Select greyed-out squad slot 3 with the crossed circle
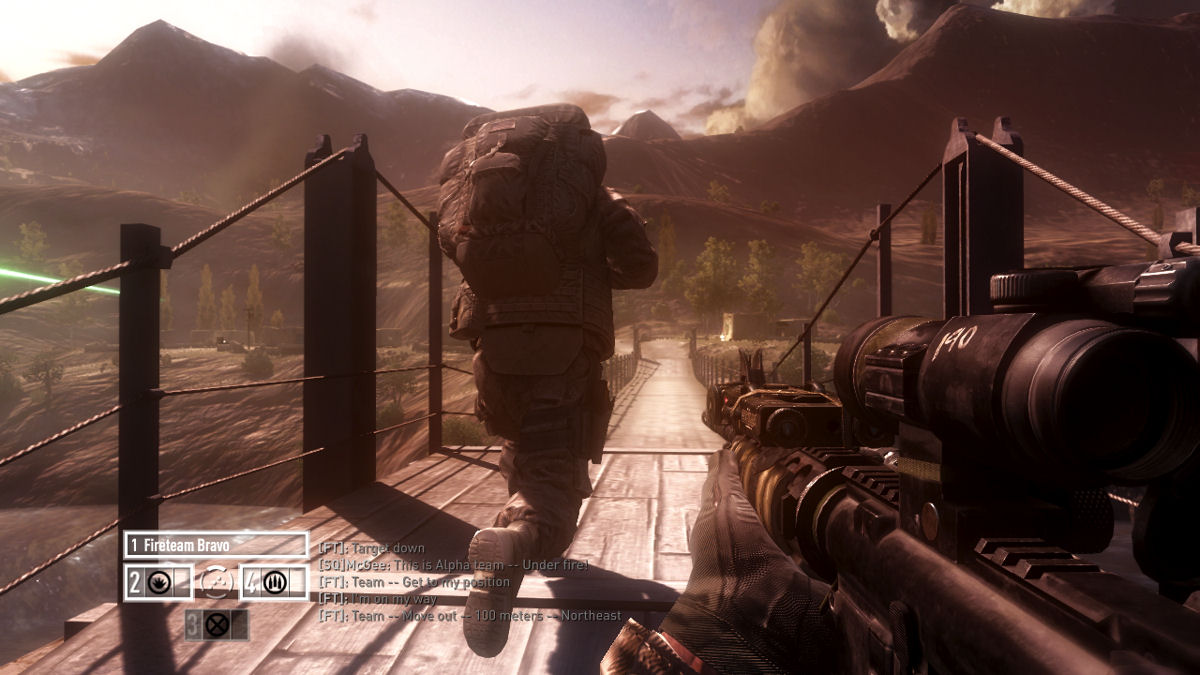 click(216, 625)
